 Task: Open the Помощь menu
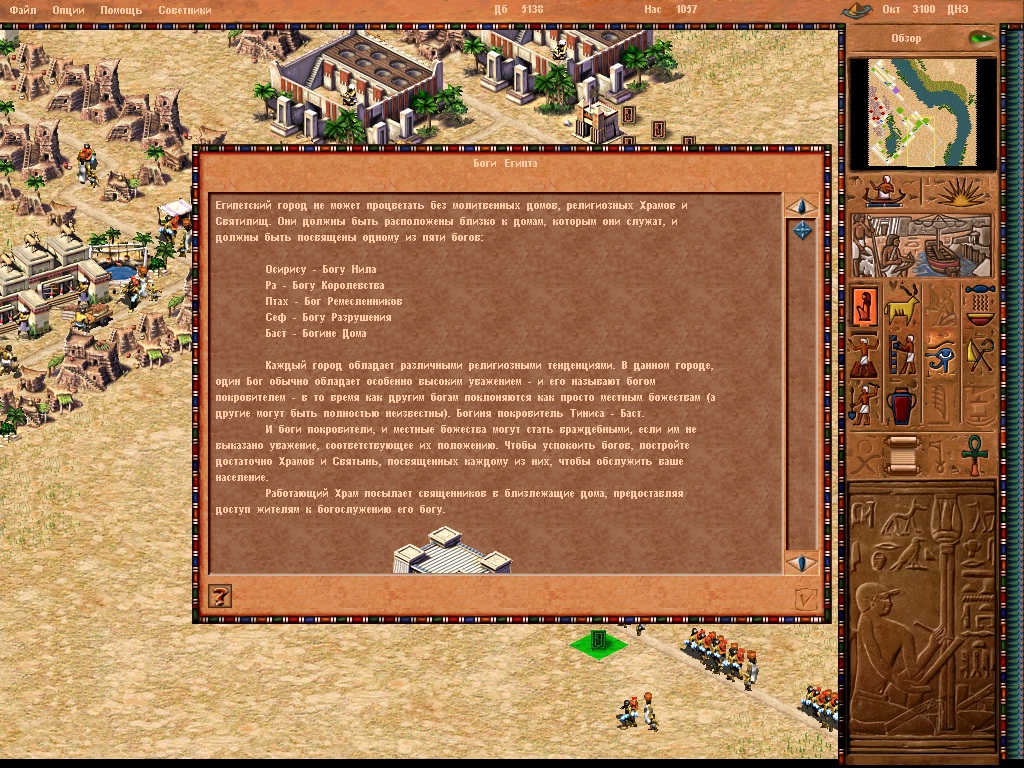click(120, 10)
